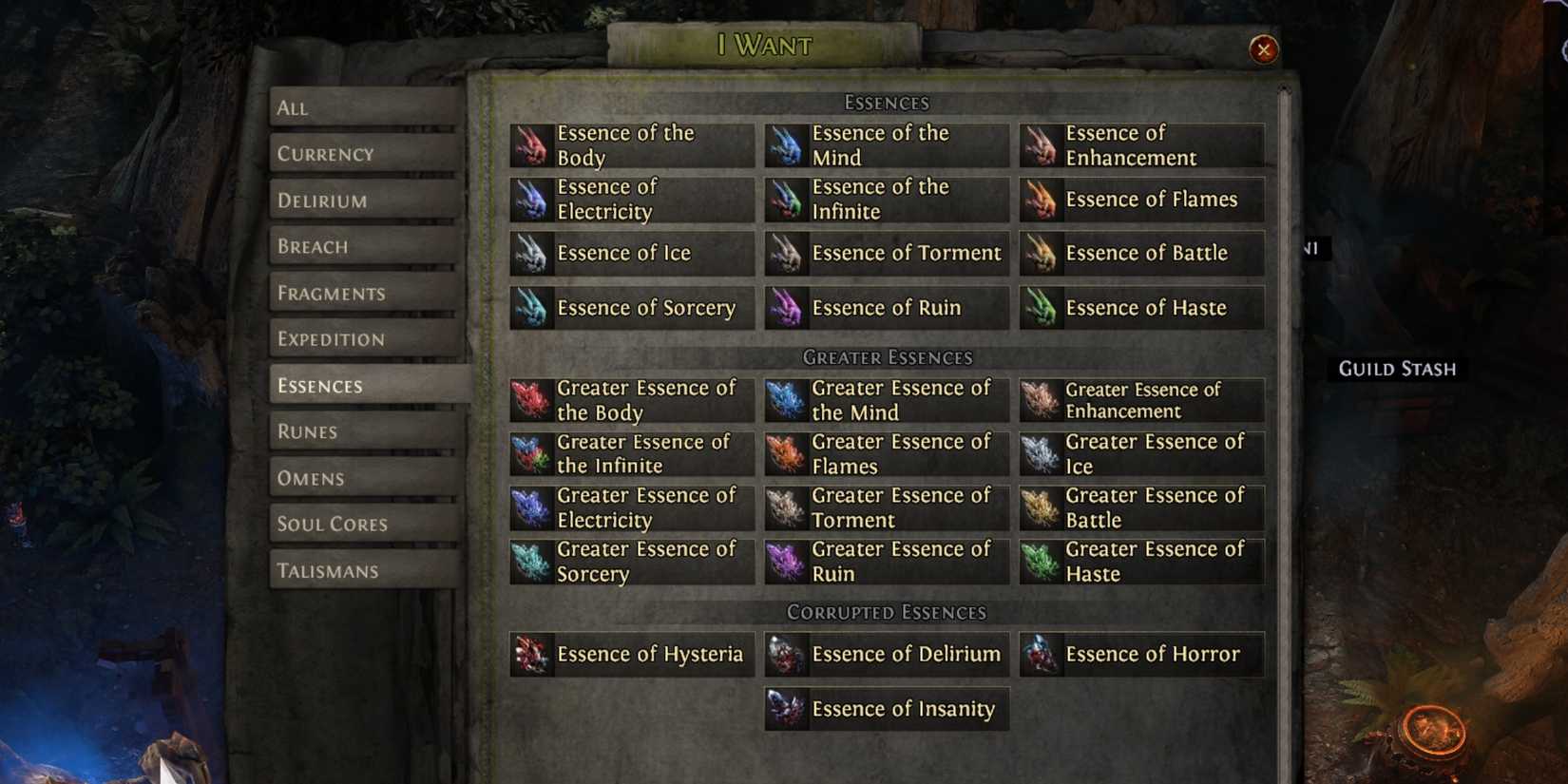Select the Greater Essence of Electricity entry
This screenshot has width=1568, height=784.
pos(630,507)
